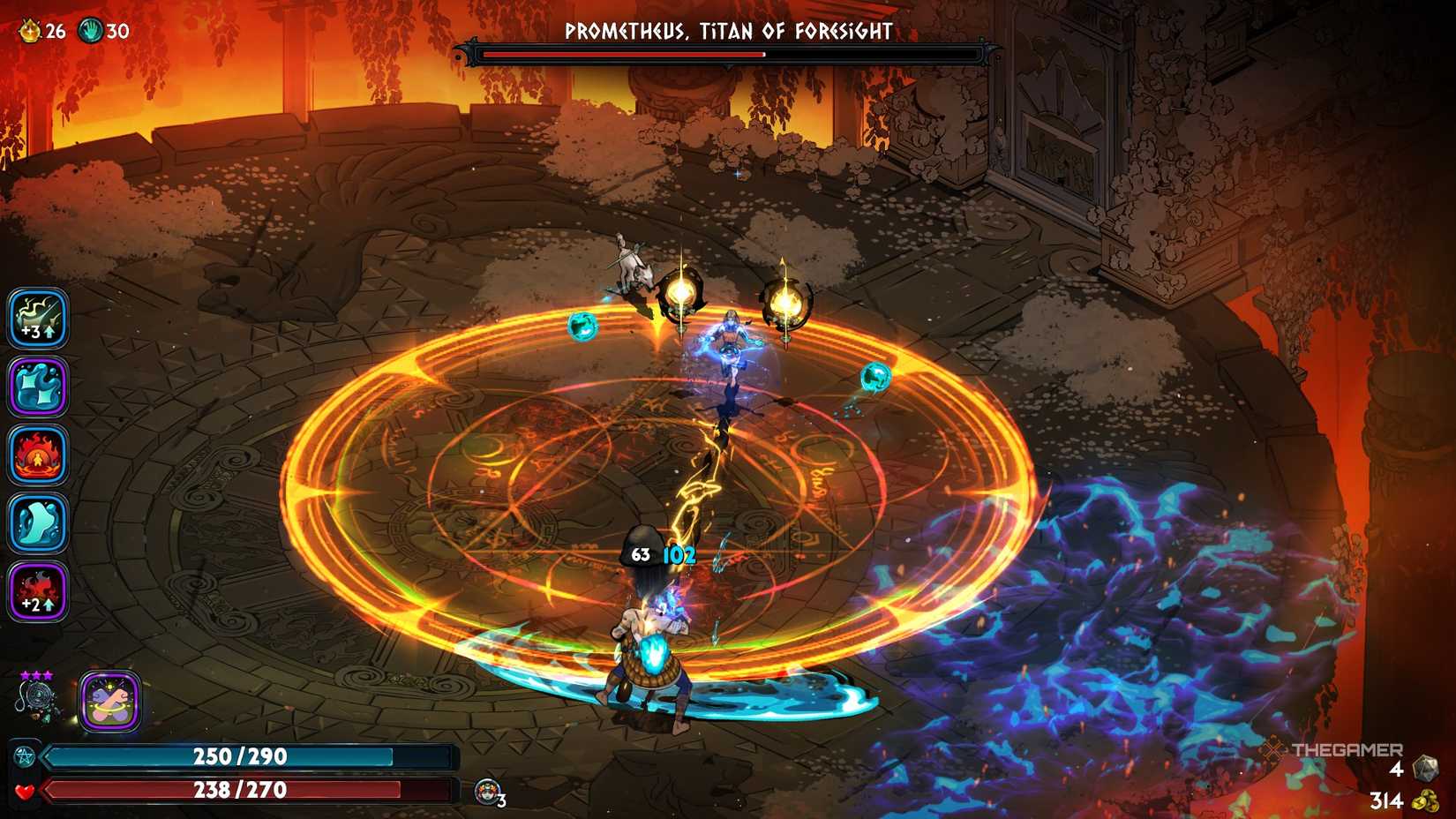Click the Prometheus boss health bar
This screenshot has width=1456, height=819.
[727, 55]
